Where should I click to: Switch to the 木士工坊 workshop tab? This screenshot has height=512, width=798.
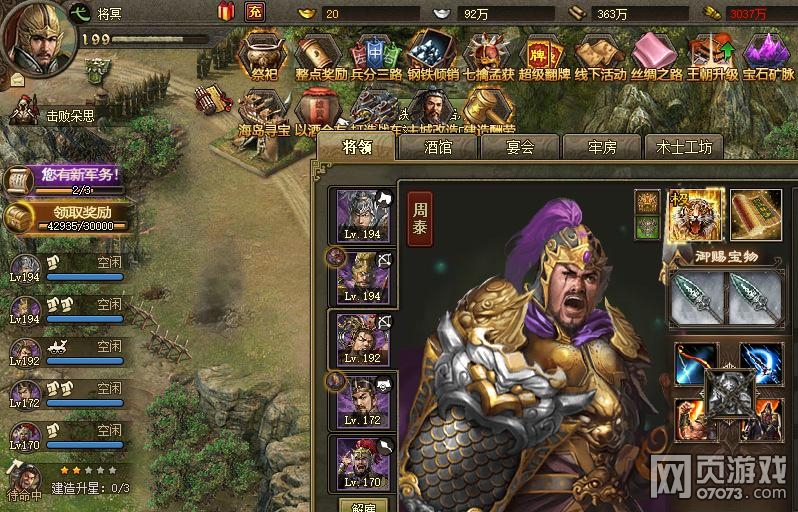(x=684, y=147)
